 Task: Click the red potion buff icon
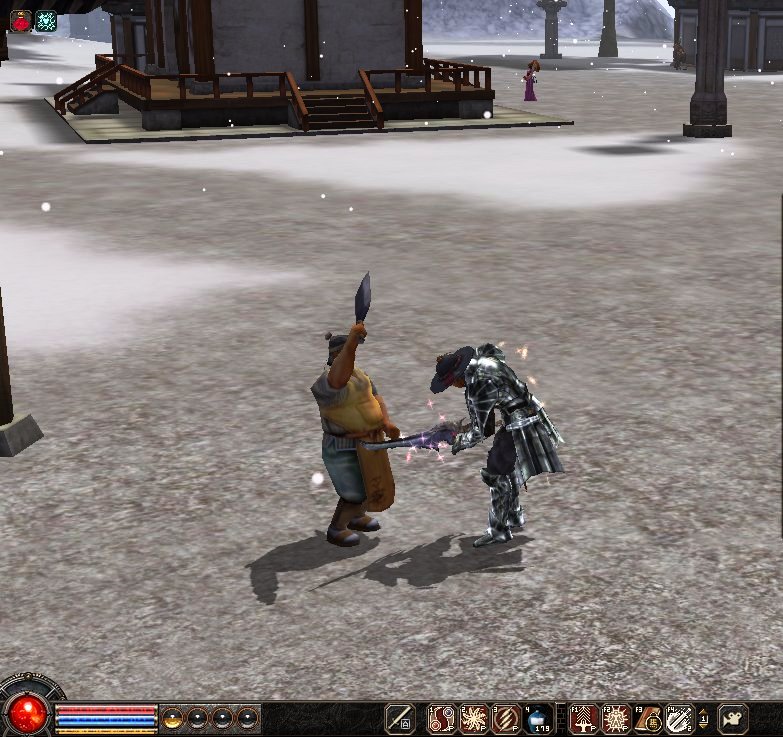point(20,20)
